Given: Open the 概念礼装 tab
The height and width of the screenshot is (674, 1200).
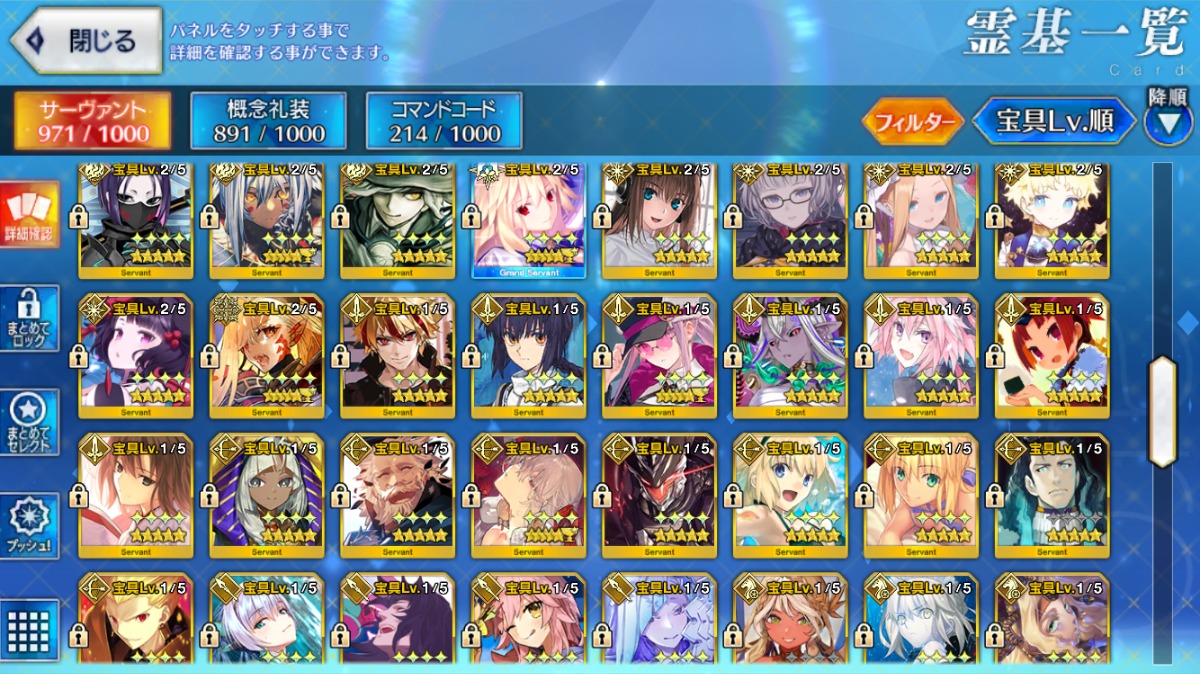Looking at the screenshot, I should tap(268, 121).
